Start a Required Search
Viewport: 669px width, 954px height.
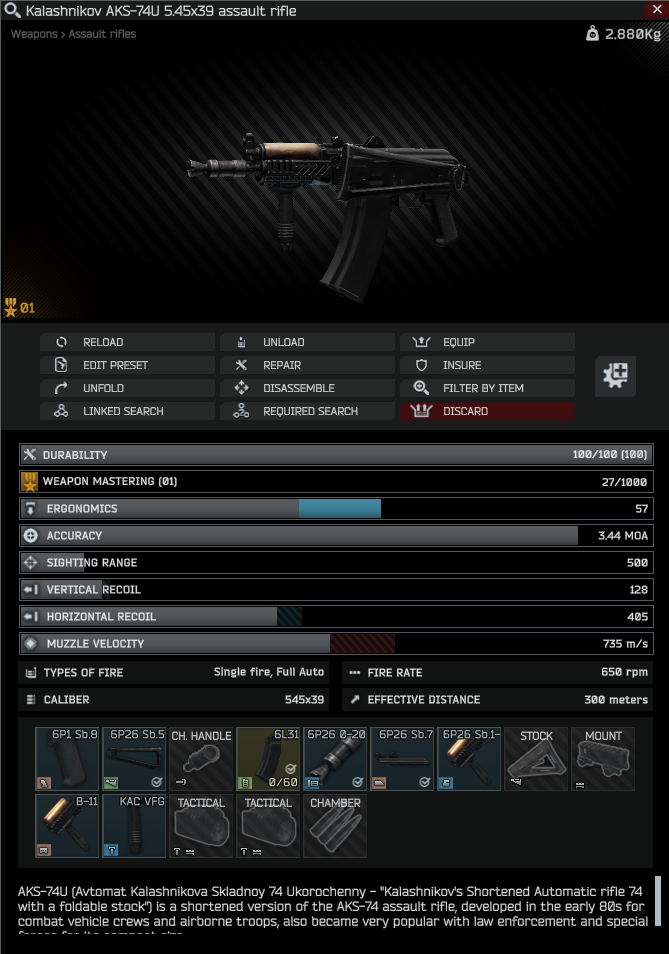tap(307, 411)
